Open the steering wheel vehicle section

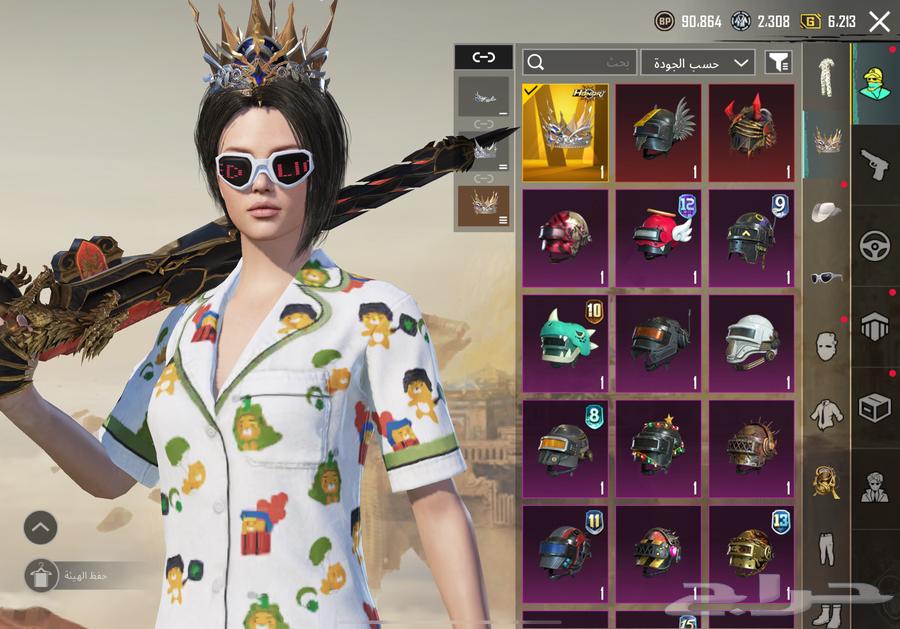[875, 245]
